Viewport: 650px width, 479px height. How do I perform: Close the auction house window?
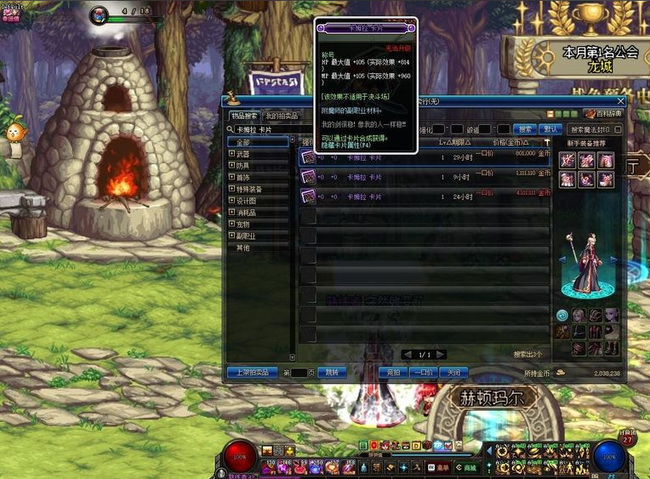click(620, 101)
